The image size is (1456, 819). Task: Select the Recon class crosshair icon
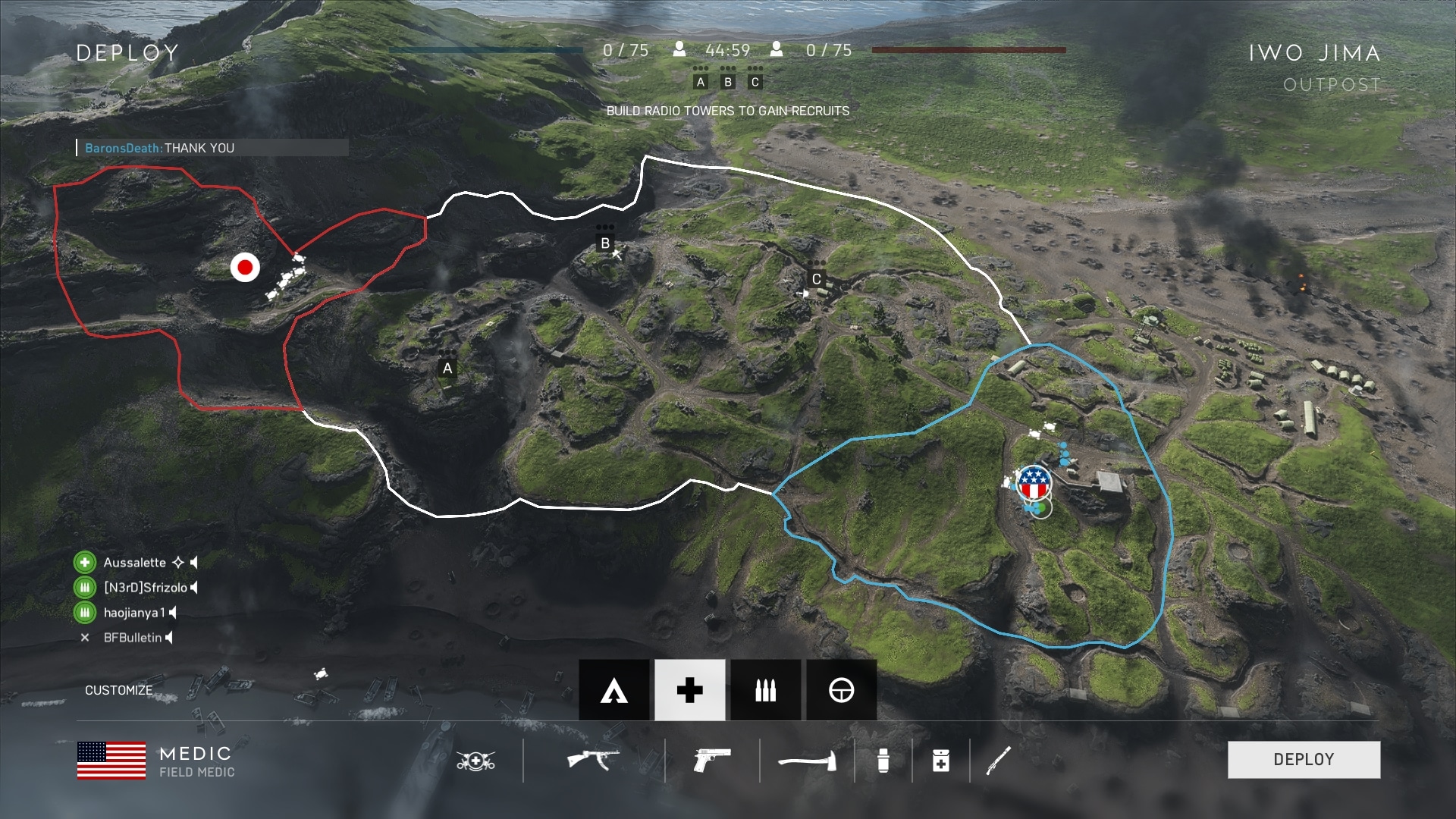(841, 690)
